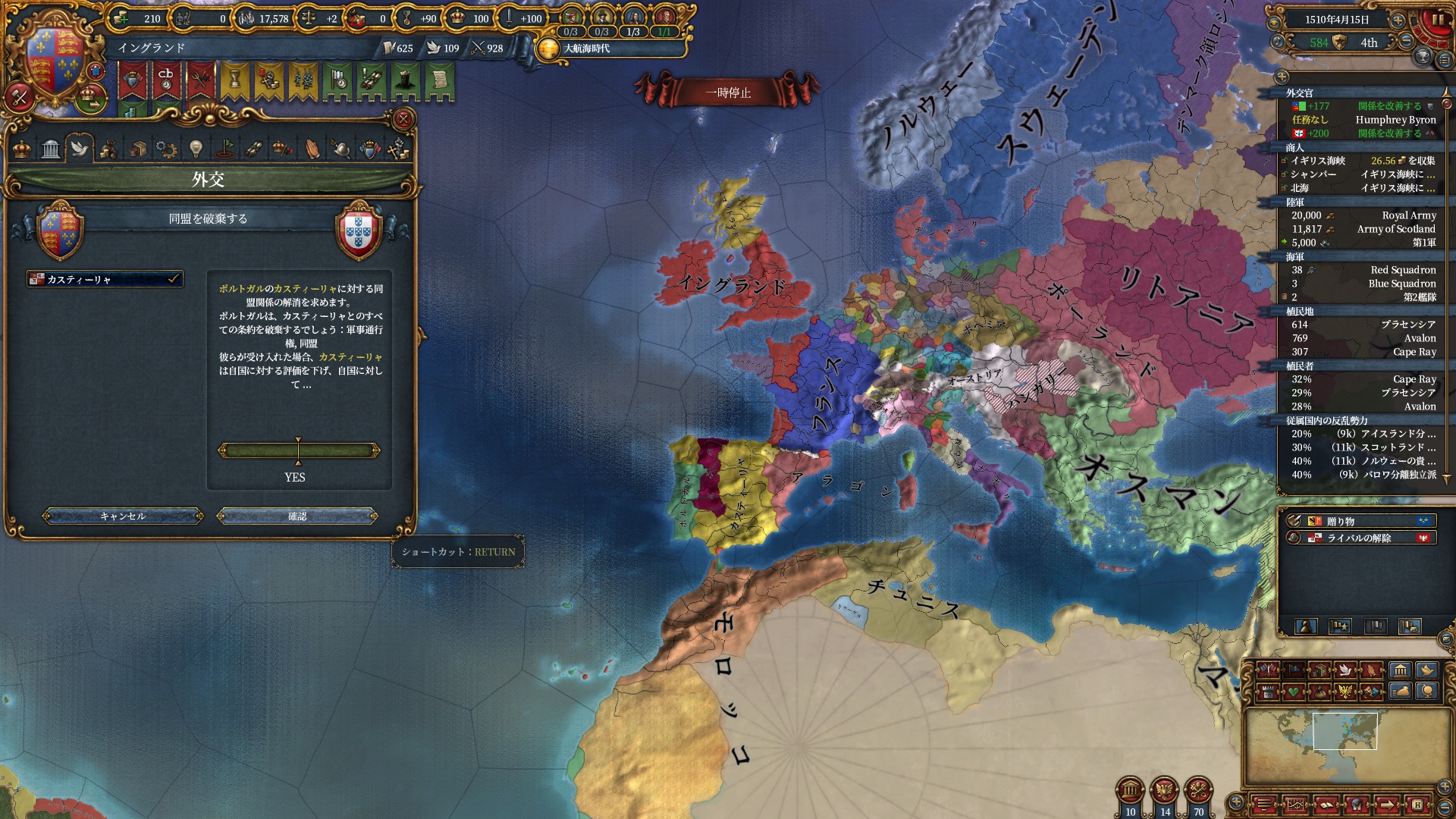
Task: Click the 確認 confirm button
Action: tap(297, 516)
